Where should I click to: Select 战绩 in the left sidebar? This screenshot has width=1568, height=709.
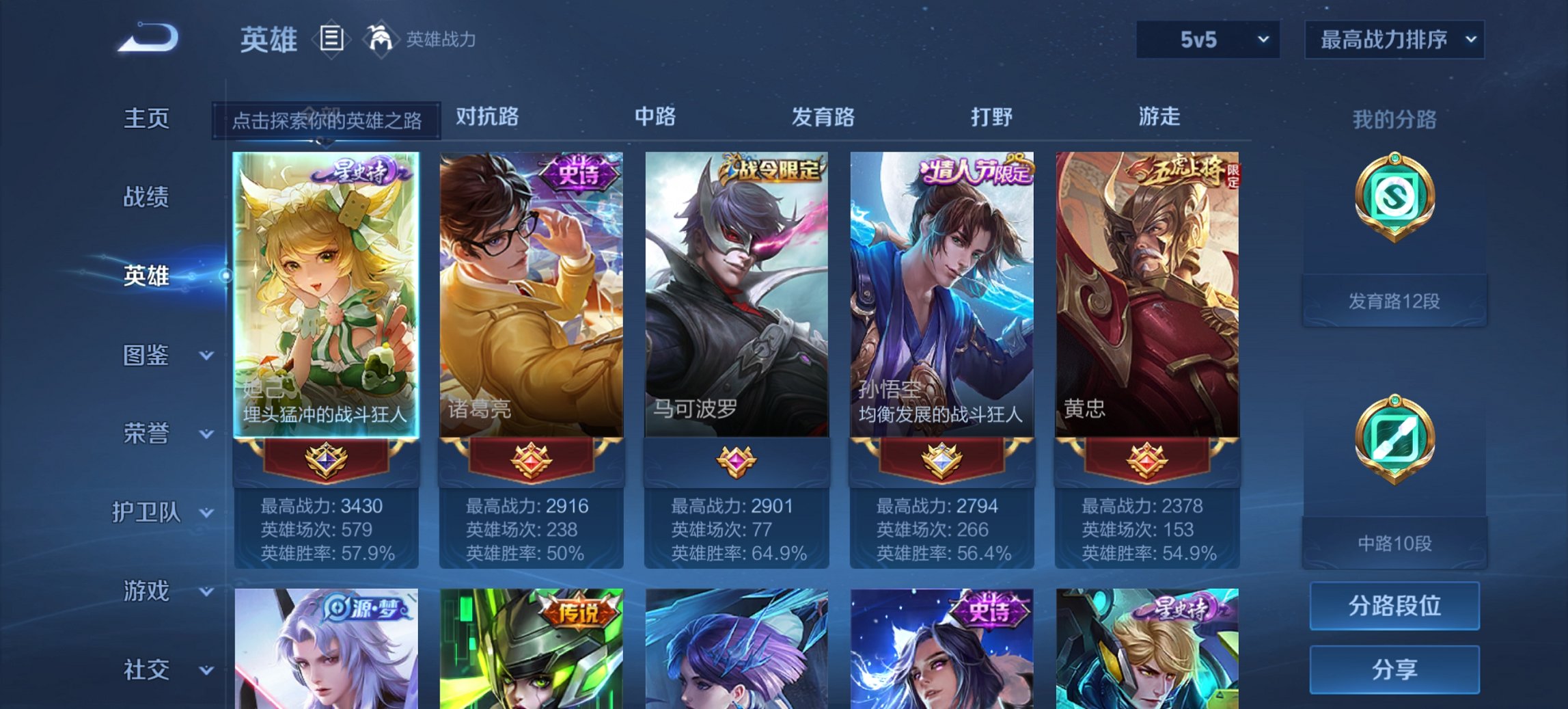click(x=146, y=198)
